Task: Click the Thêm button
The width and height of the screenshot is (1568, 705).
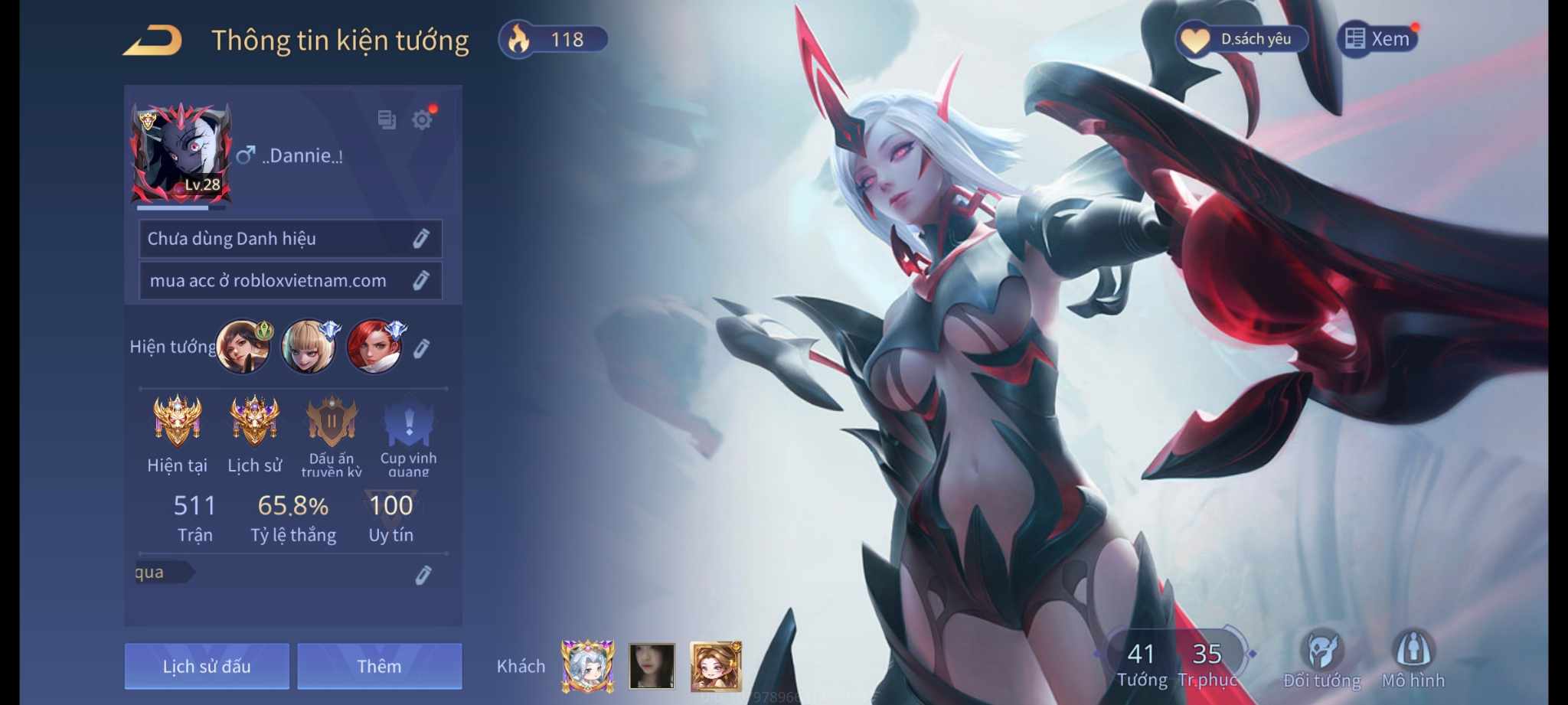Action: coord(379,666)
